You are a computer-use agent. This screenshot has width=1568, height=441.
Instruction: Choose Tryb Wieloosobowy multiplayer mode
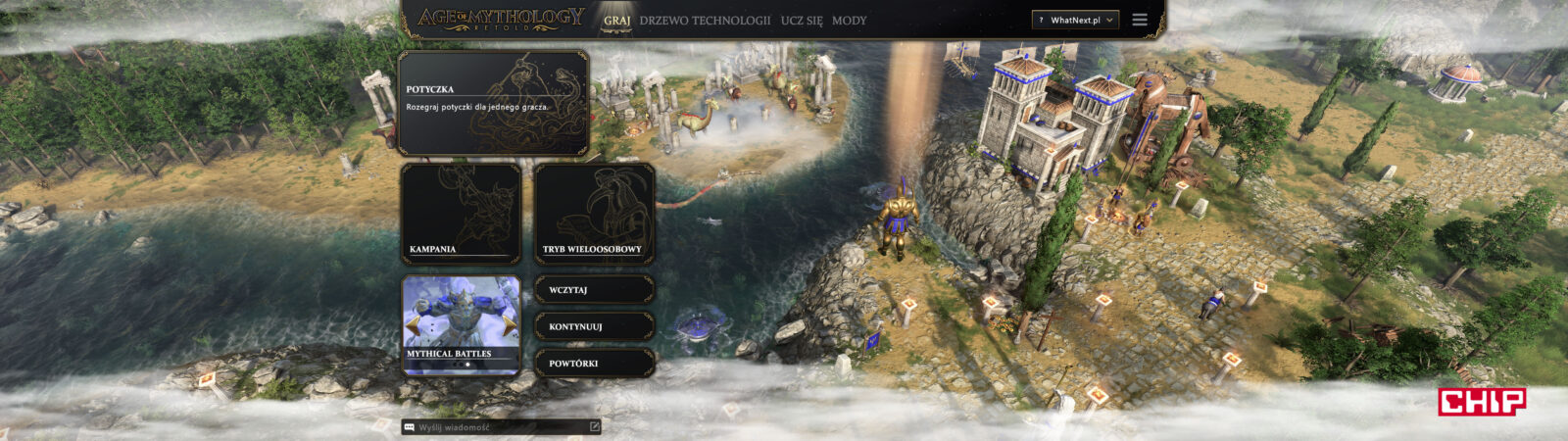click(x=594, y=214)
